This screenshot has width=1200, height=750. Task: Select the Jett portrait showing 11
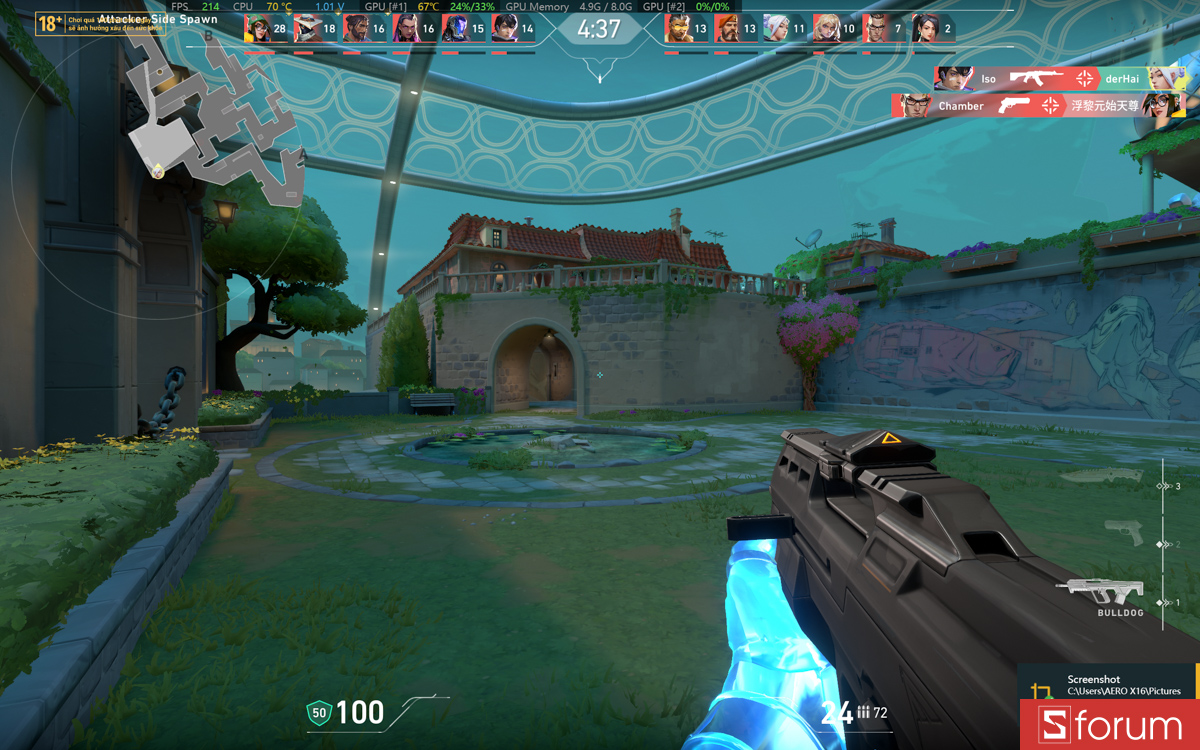777,29
